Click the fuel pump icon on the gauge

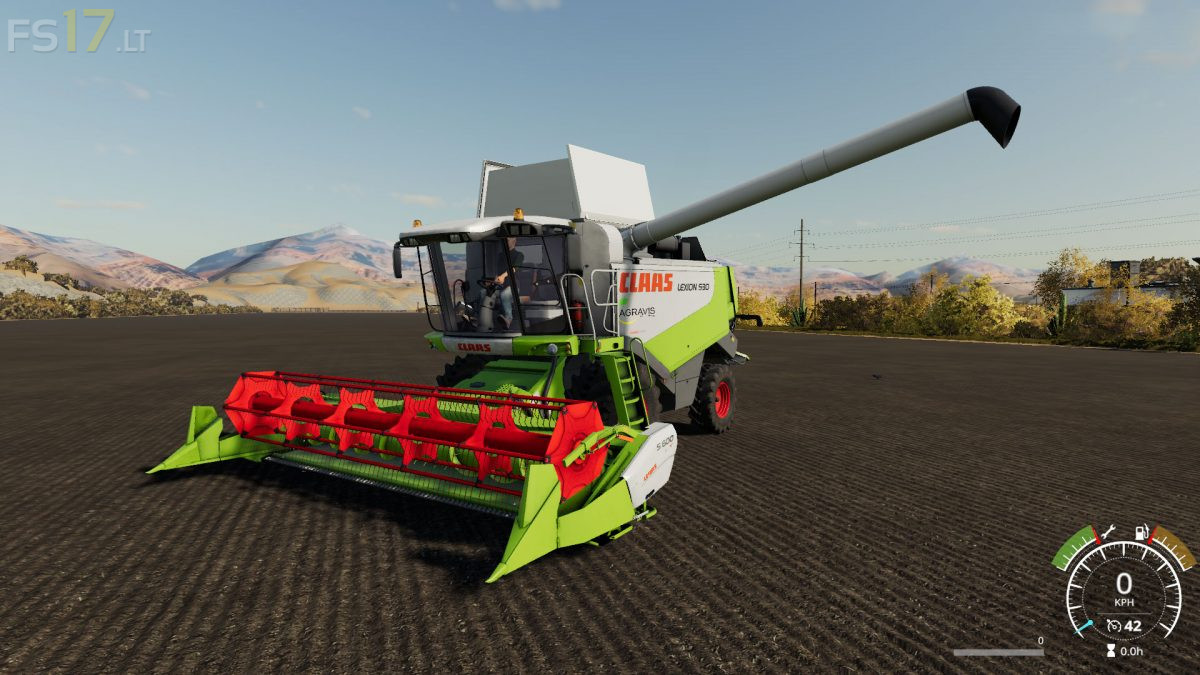pos(1139,533)
